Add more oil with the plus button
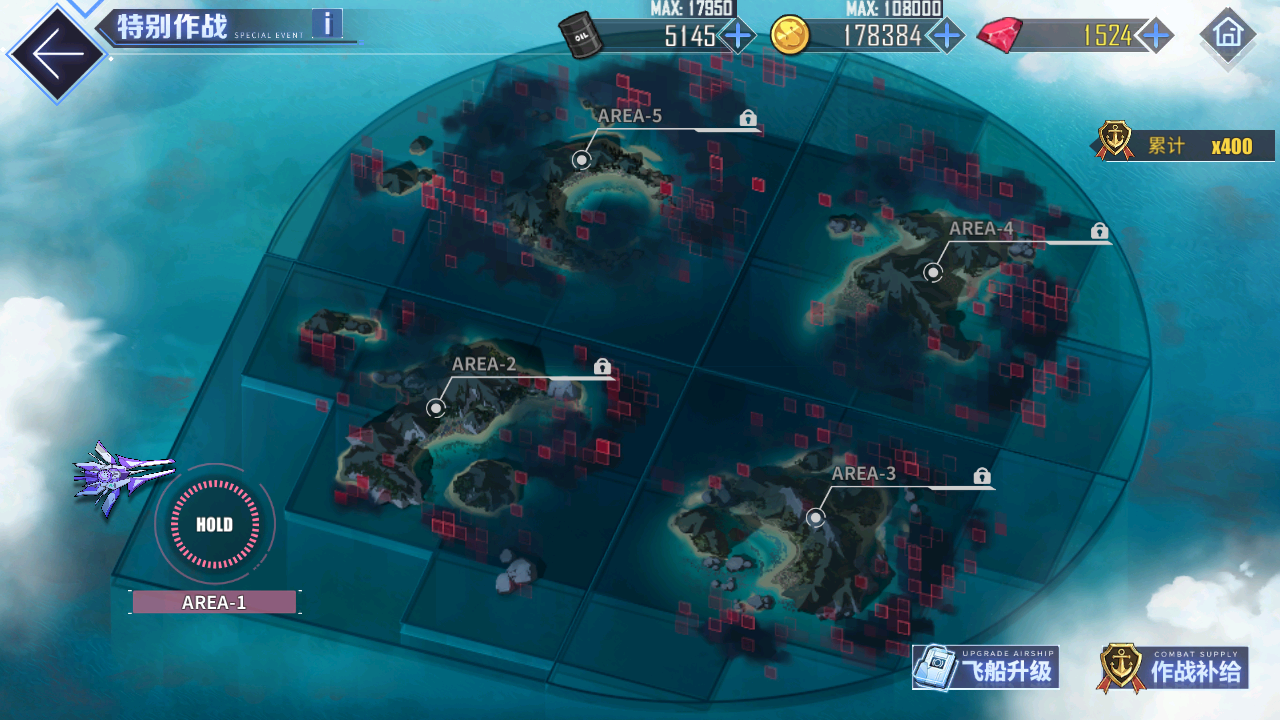Screen dimensions: 1280x720 (738, 36)
